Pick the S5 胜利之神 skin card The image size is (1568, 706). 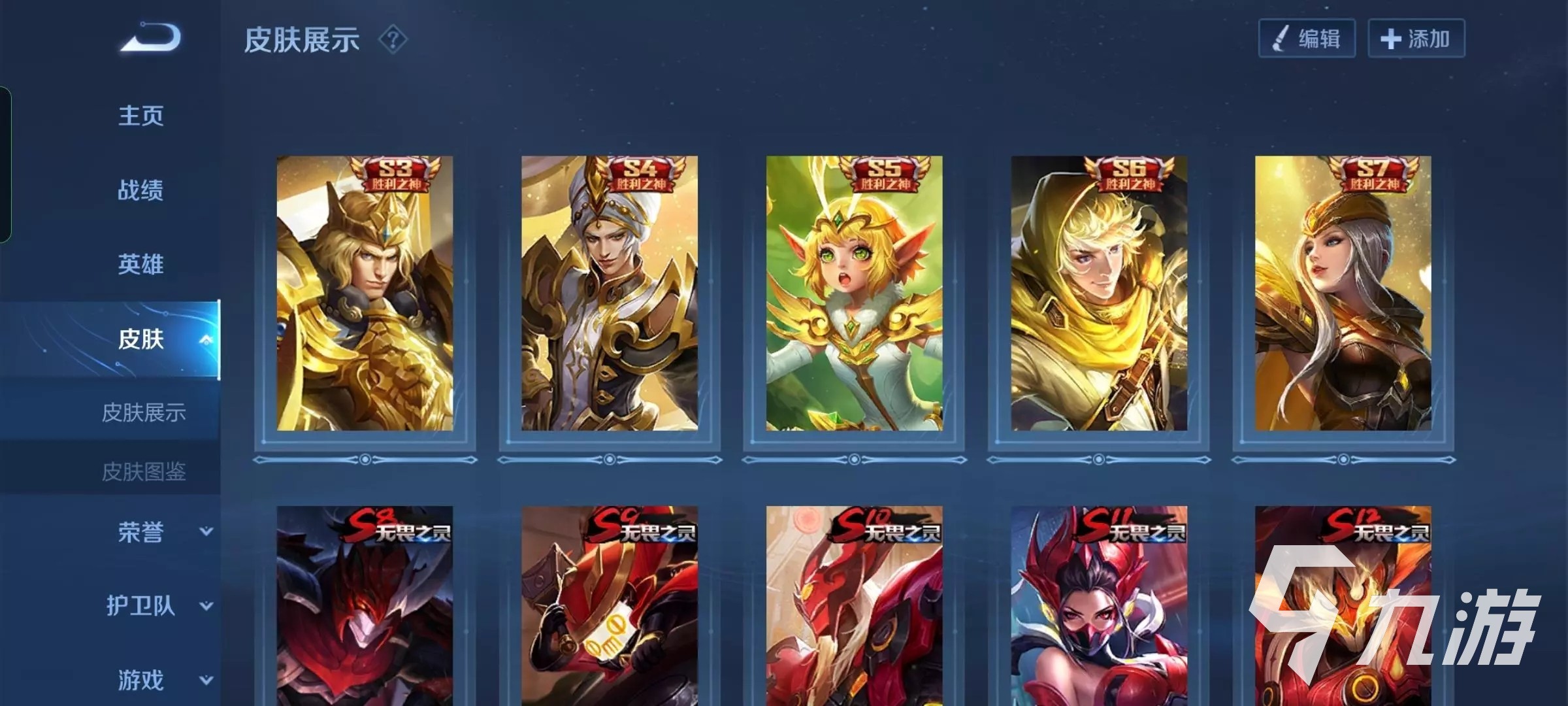pos(854,294)
